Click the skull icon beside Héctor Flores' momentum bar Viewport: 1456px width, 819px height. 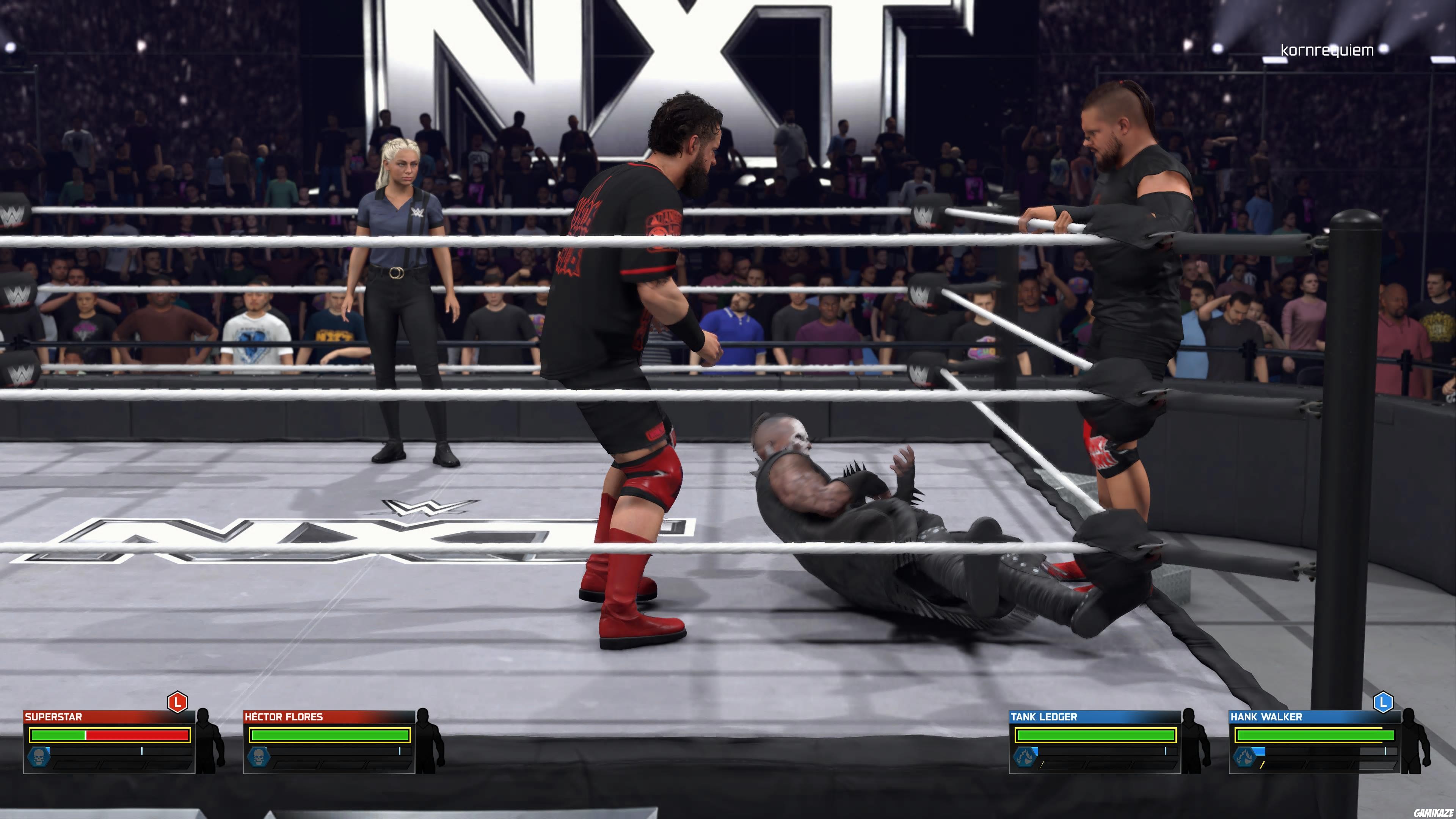coord(259,758)
